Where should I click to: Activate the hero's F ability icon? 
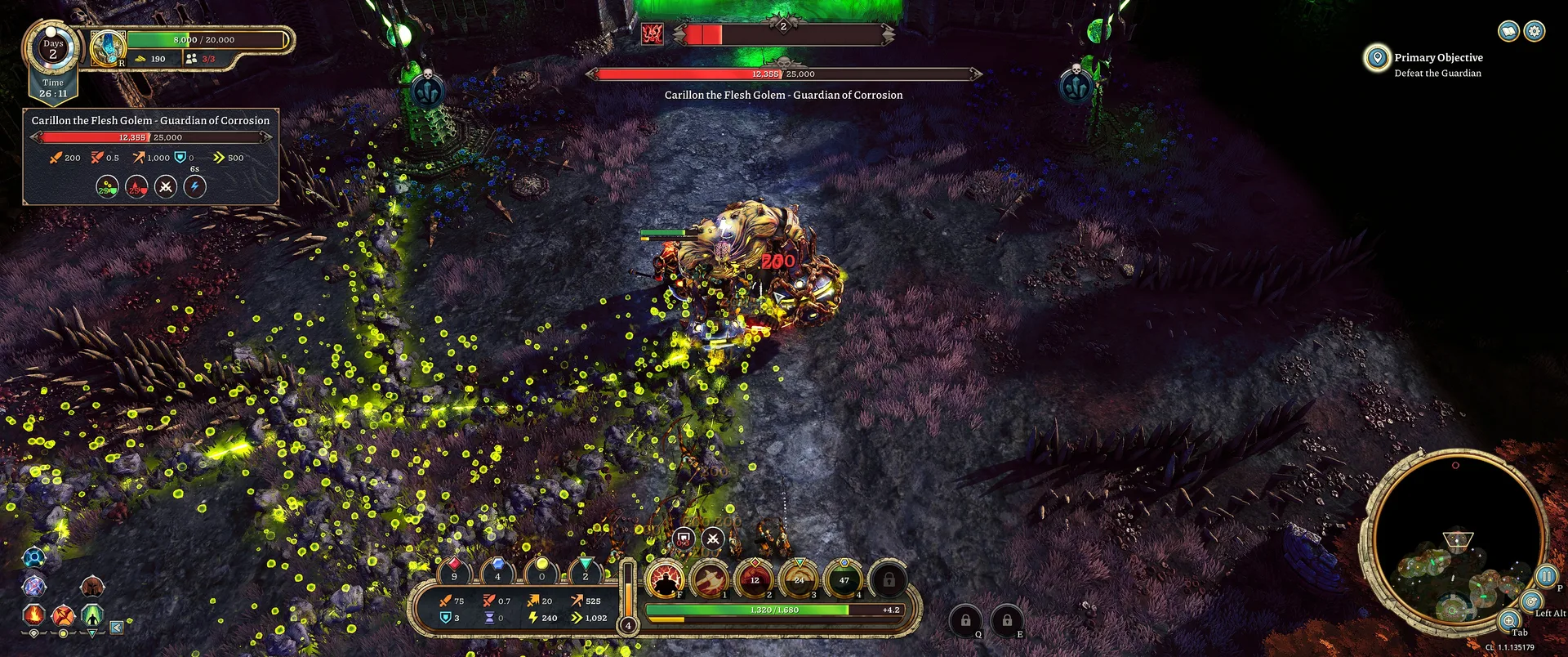coord(666,579)
